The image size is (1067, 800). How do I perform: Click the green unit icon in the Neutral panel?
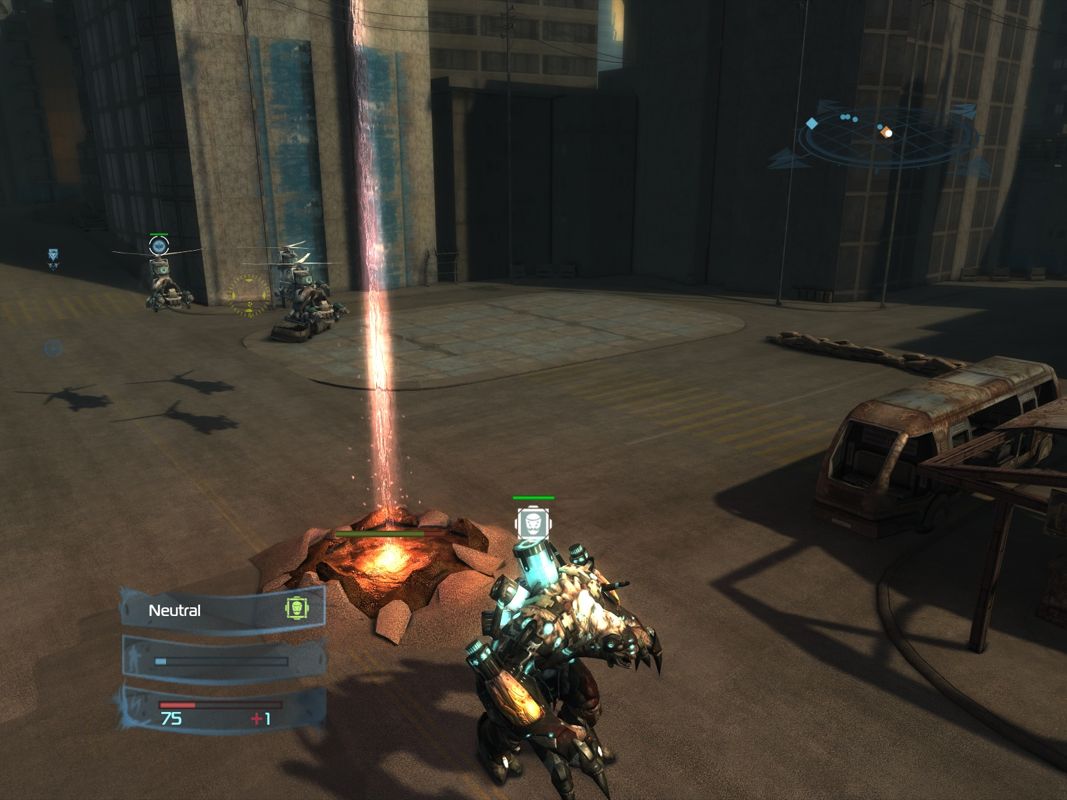coord(295,607)
